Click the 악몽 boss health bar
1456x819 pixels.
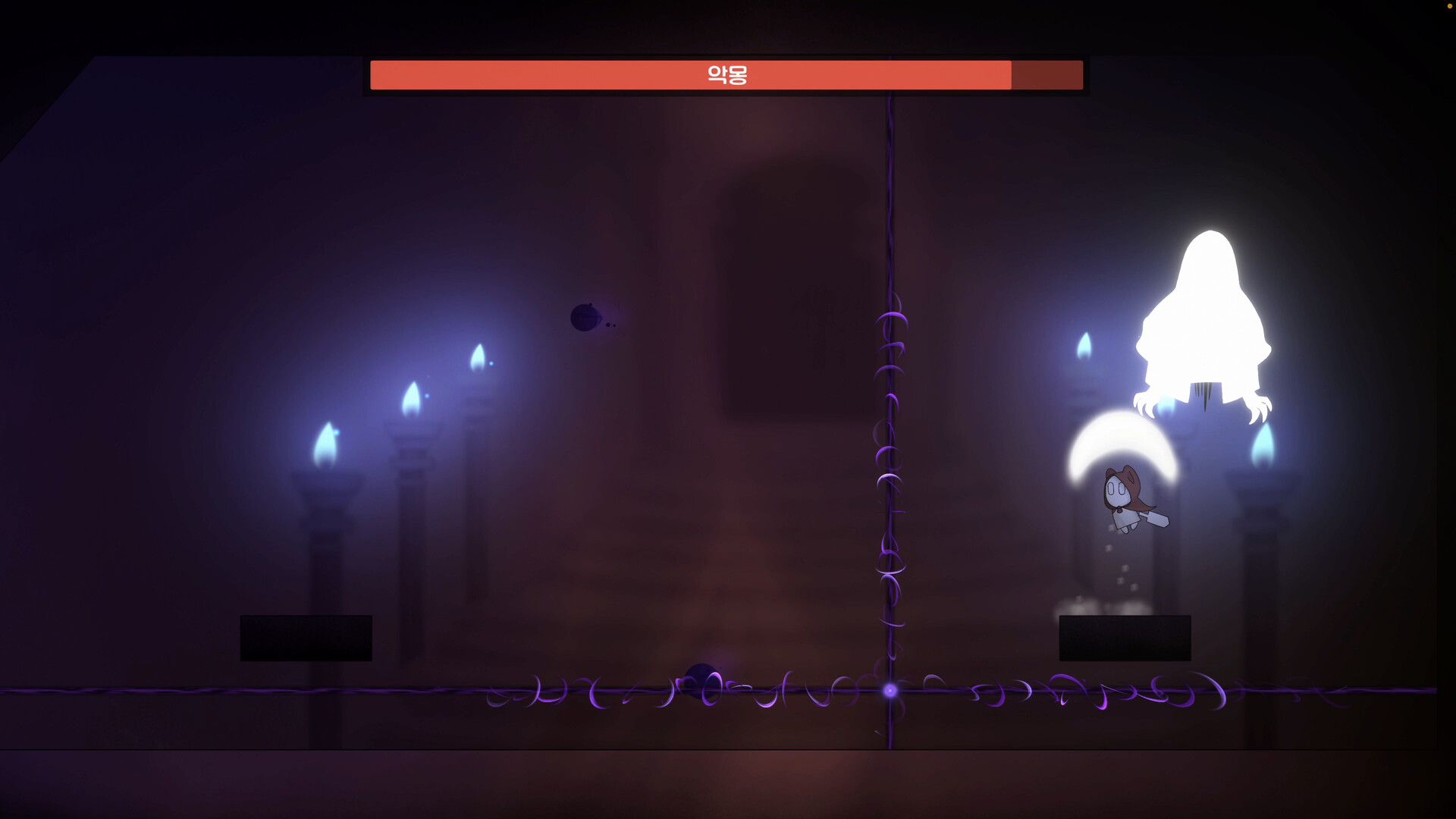[726, 74]
